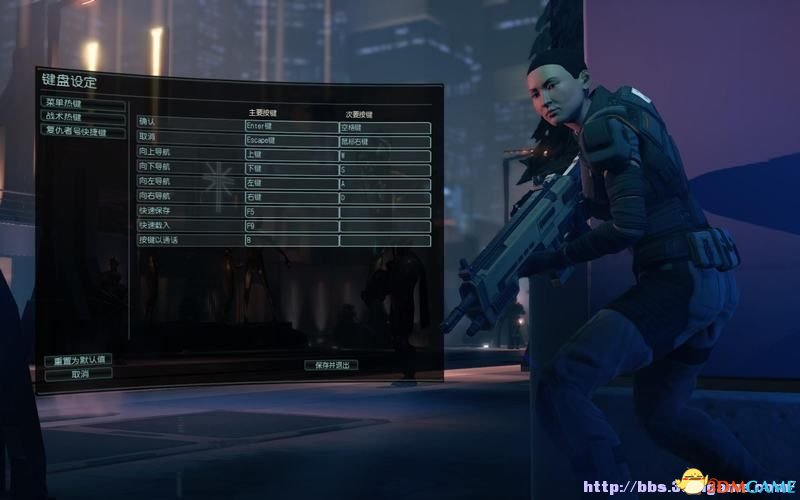
Task: Rebind the F5 quick save key
Action: coord(290,212)
